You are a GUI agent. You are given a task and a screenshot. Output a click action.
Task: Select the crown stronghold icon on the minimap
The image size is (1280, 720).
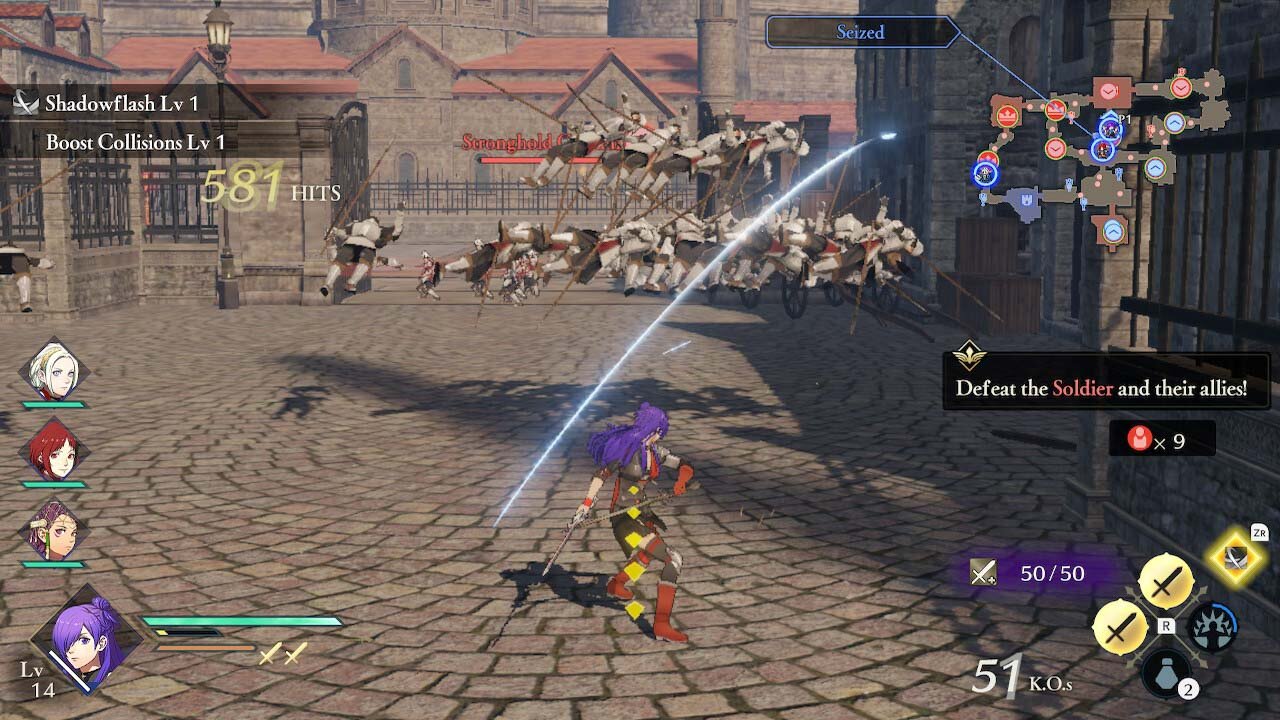pos(1008,117)
